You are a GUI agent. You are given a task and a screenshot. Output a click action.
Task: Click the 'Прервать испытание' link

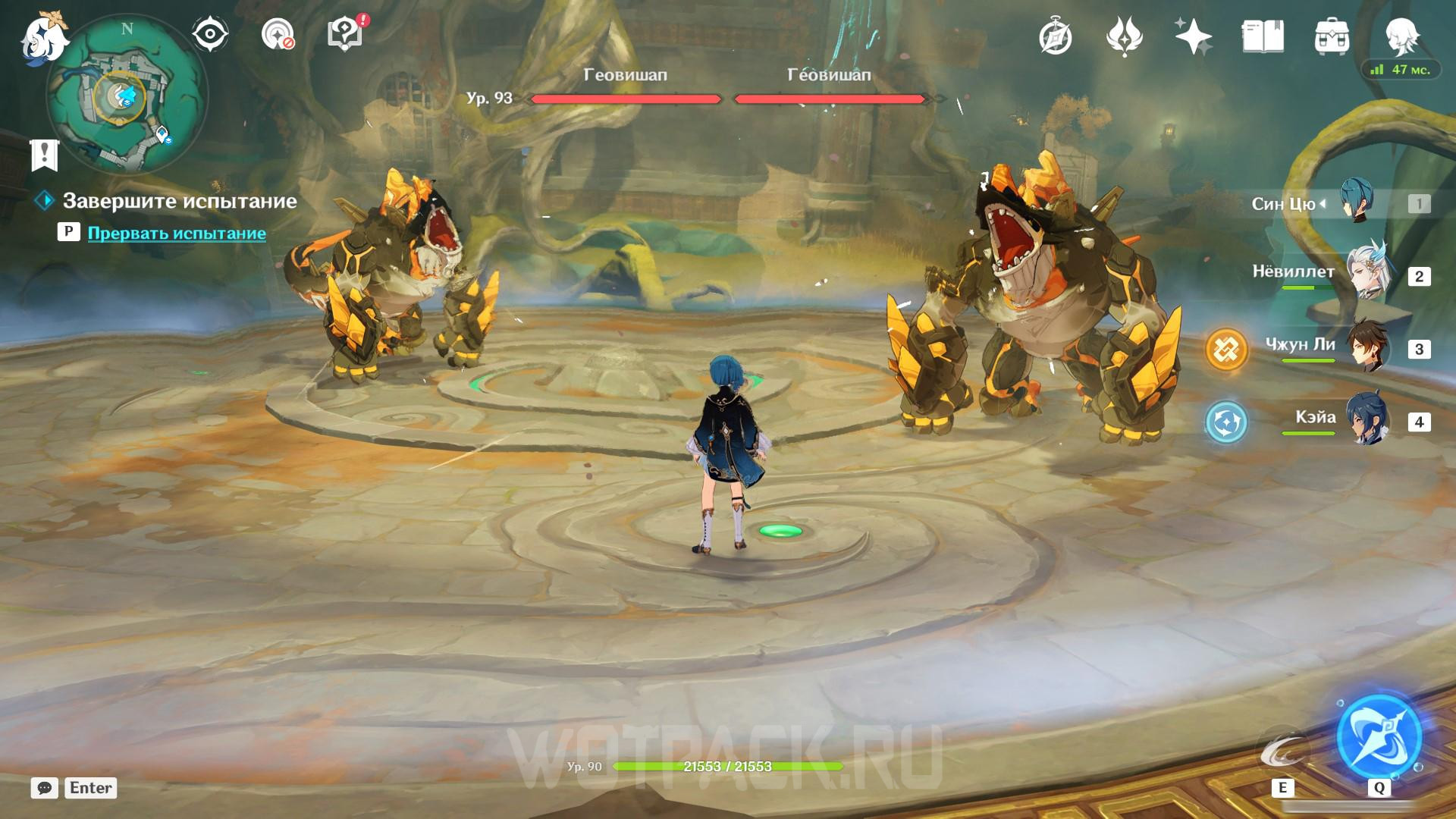pyautogui.click(x=177, y=233)
